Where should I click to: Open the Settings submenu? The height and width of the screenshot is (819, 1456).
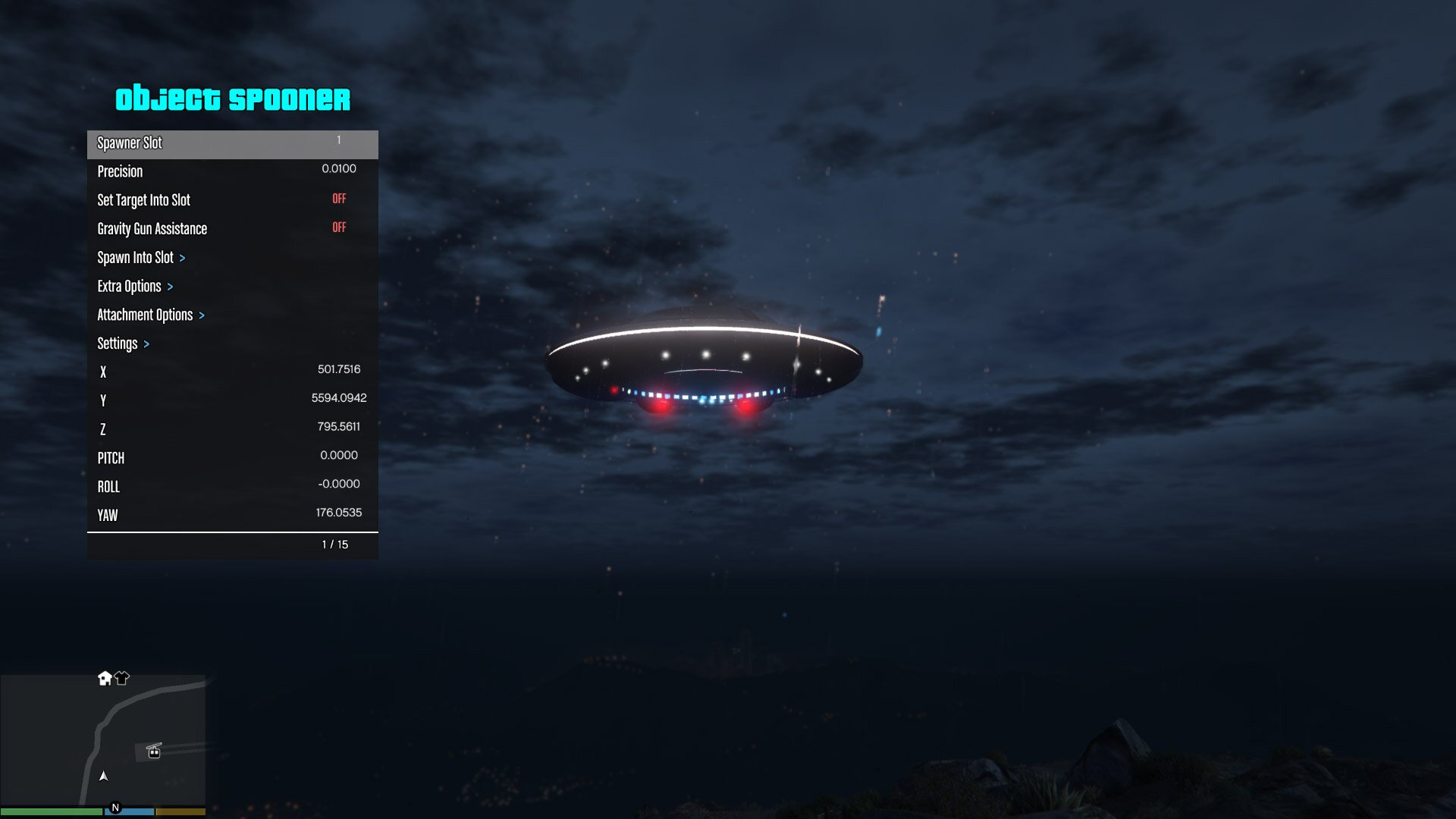click(x=232, y=344)
